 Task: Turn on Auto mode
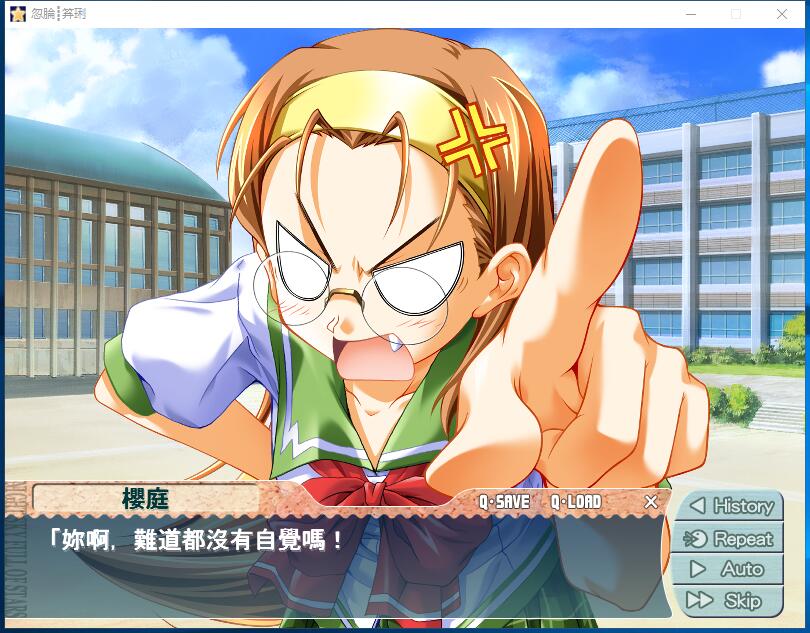728,569
